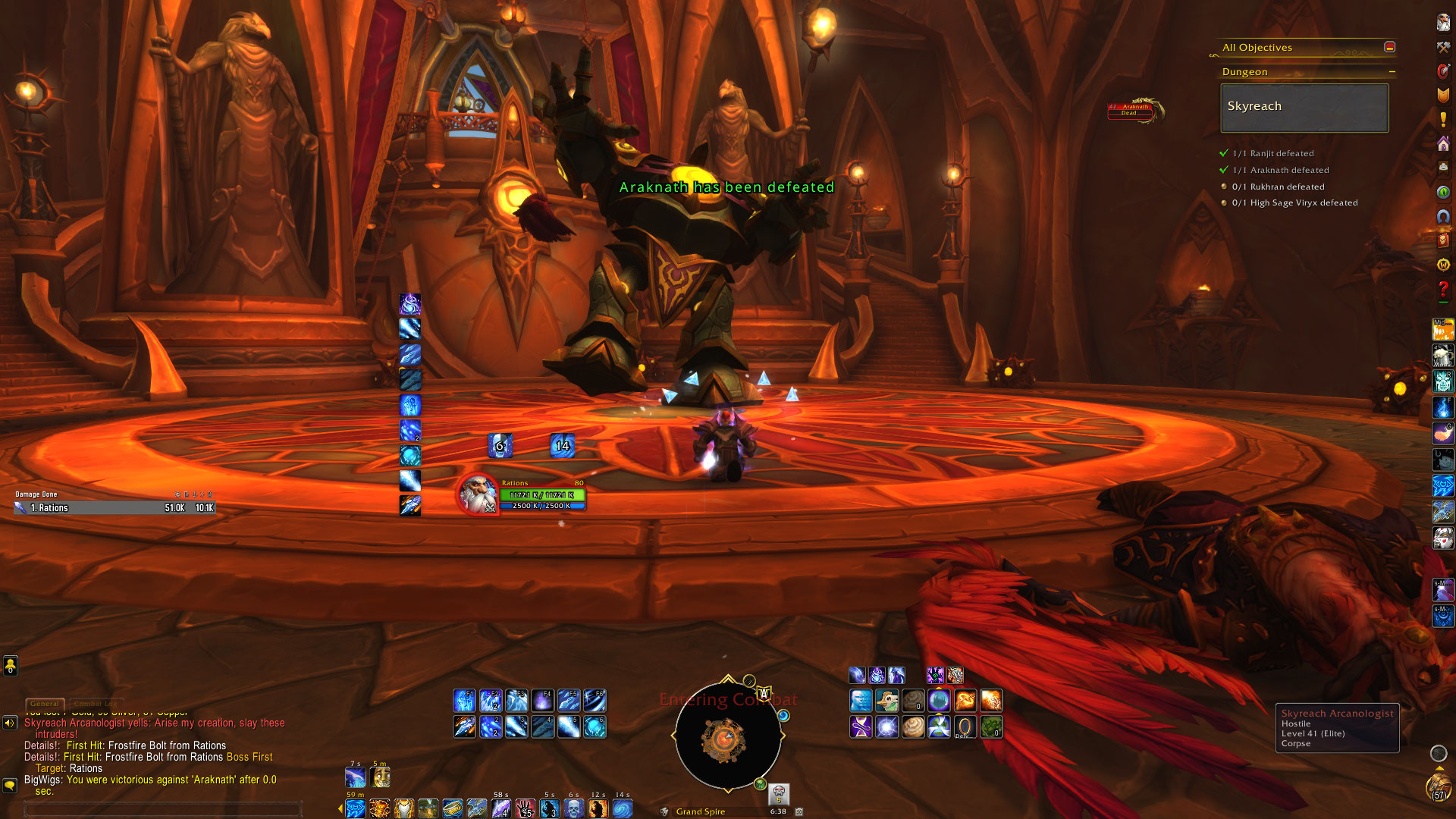Open the yellow exclamation quest log button
This screenshot has height=819, width=1456.
pos(1443,119)
